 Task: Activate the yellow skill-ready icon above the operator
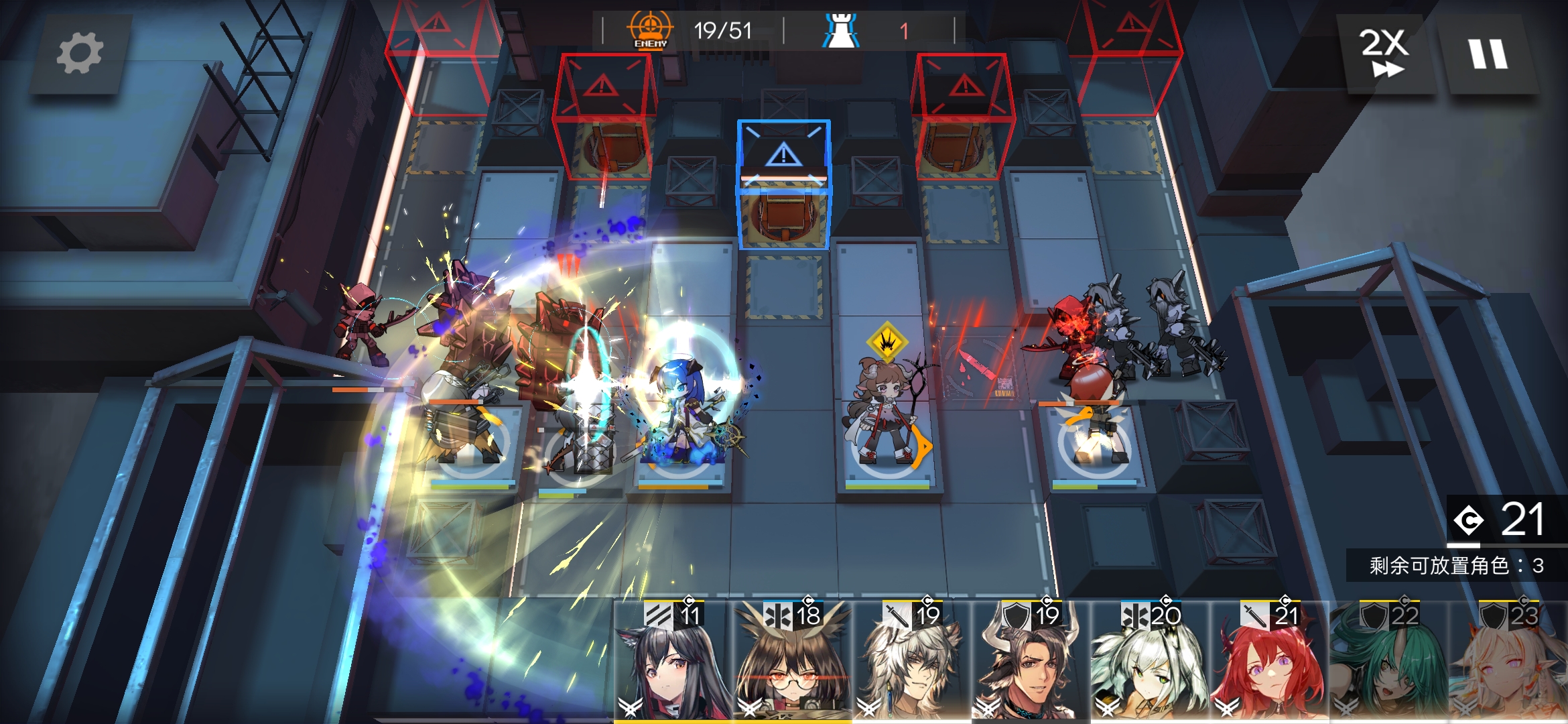click(x=887, y=342)
